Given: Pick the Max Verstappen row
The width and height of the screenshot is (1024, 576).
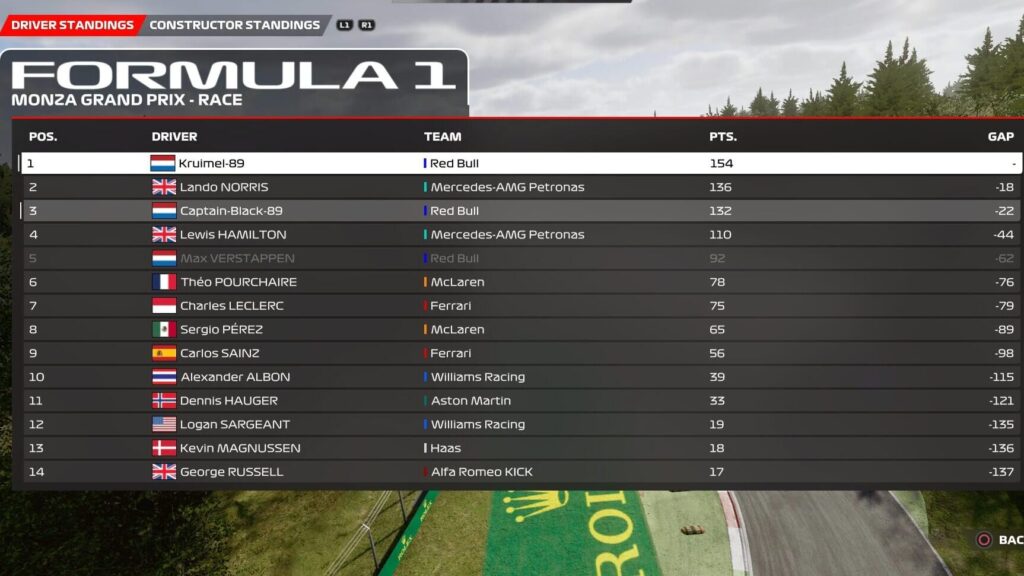Looking at the screenshot, I should click(x=520, y=258).
